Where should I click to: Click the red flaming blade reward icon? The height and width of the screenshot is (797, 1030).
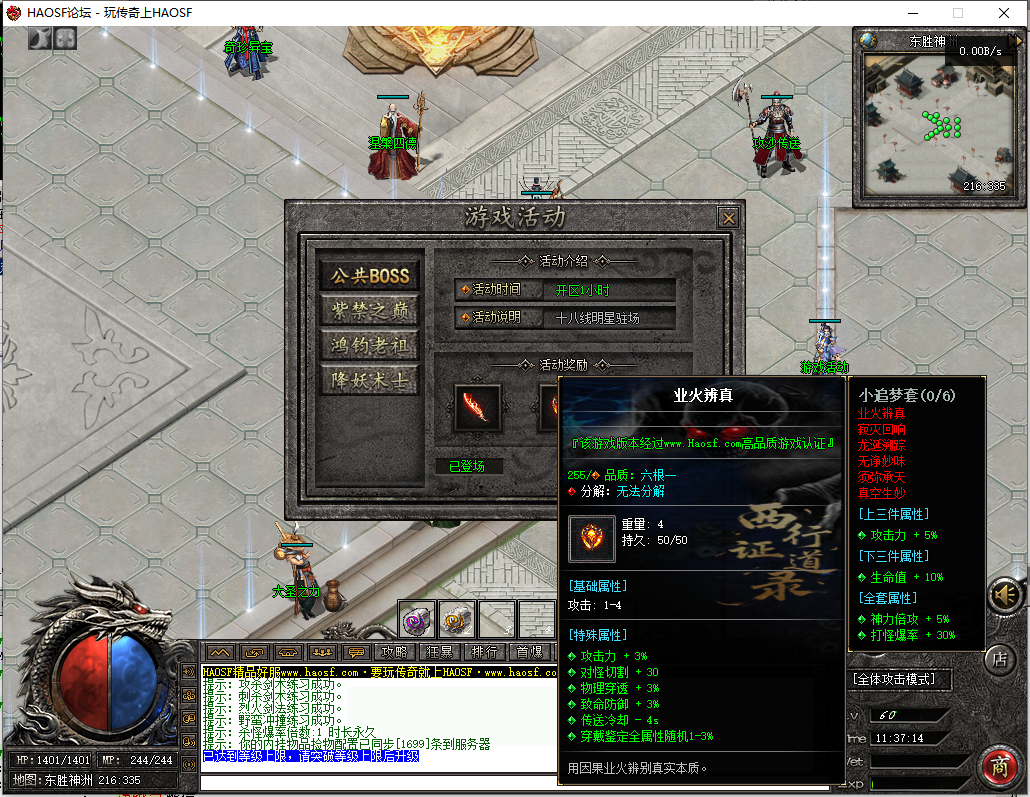(478, 407)
